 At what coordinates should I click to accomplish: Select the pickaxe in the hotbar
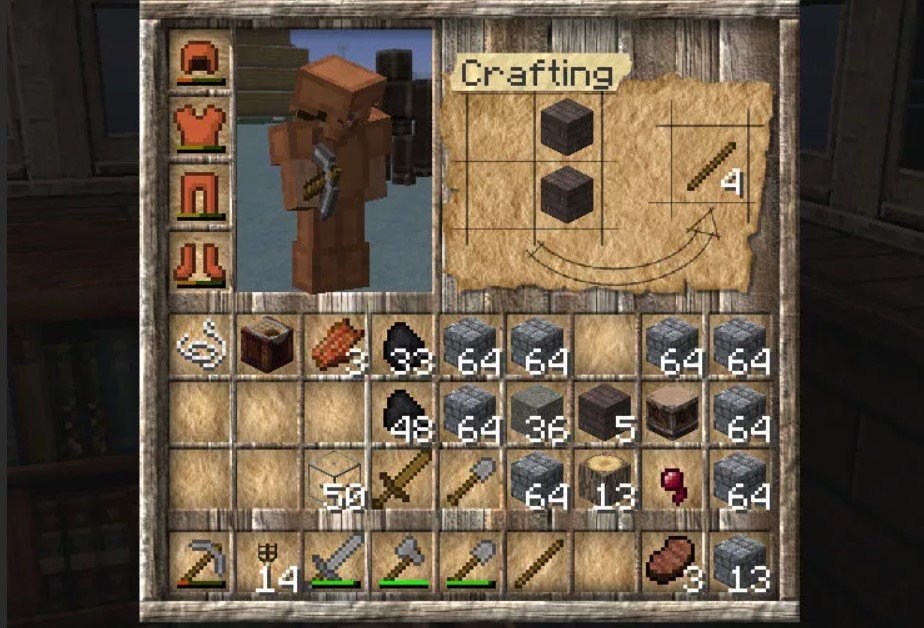coord(198,562)
